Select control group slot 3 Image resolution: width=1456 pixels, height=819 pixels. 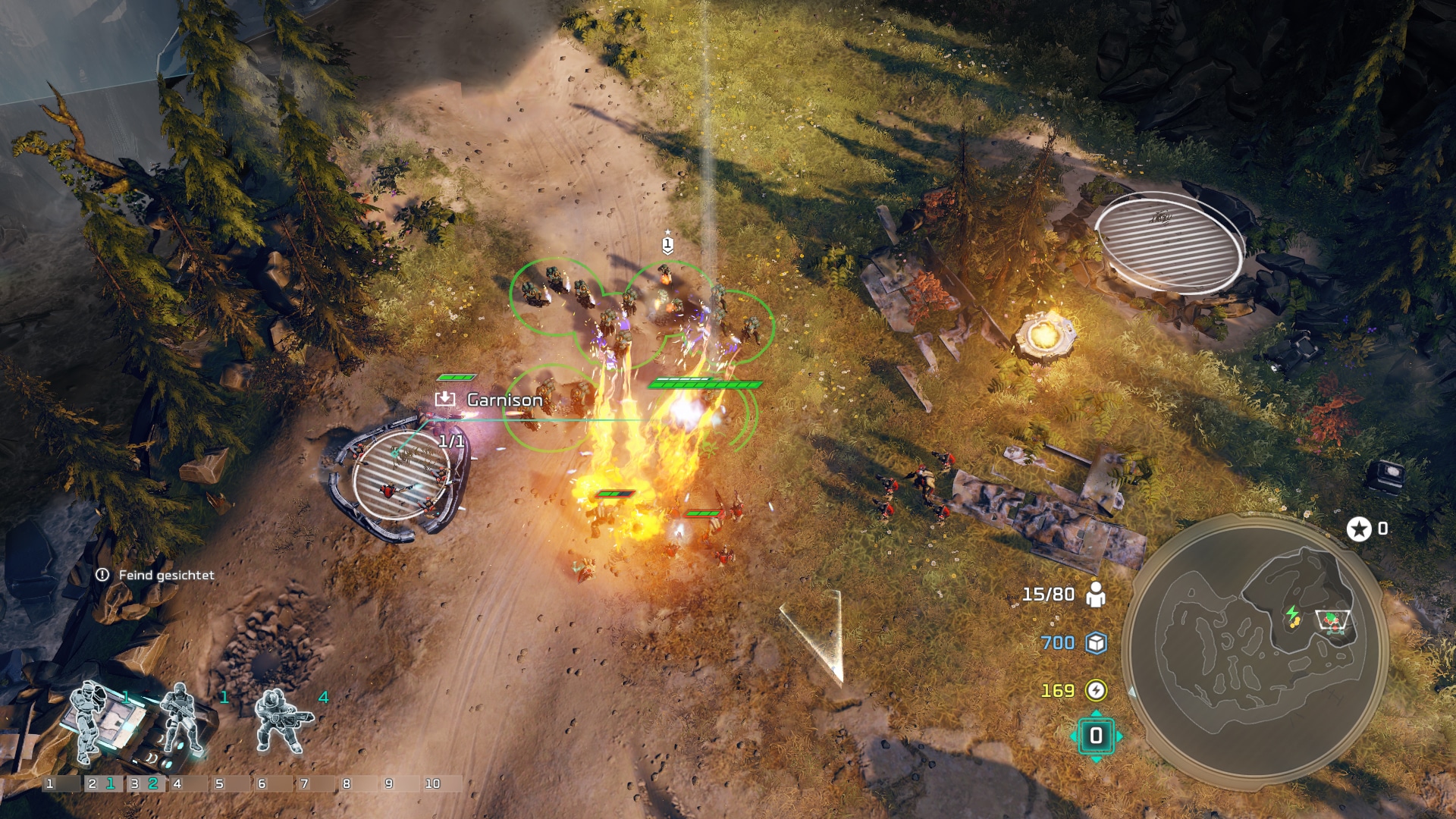pos(145,783)
